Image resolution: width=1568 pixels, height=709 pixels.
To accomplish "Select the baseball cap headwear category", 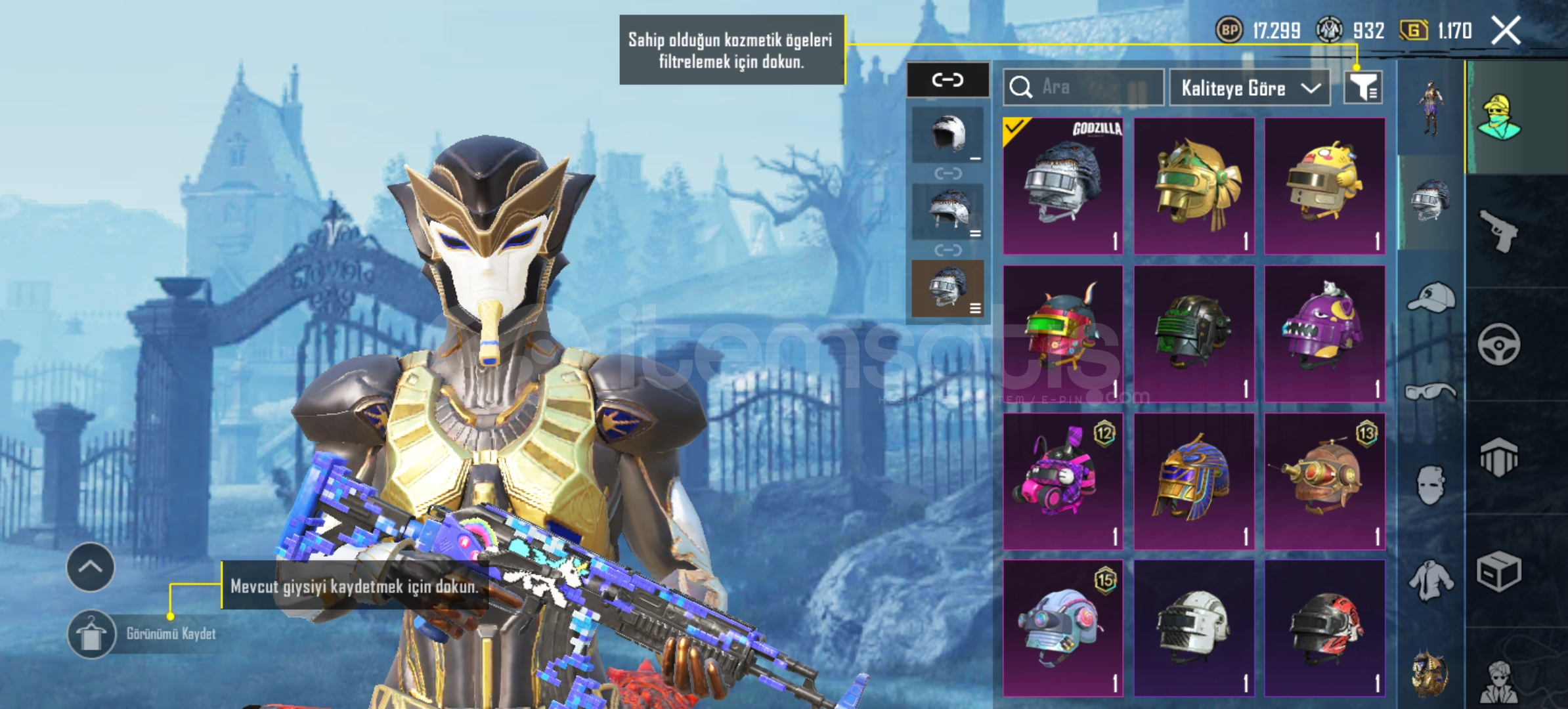I will pyautogui.click(x=1431, y=299).
